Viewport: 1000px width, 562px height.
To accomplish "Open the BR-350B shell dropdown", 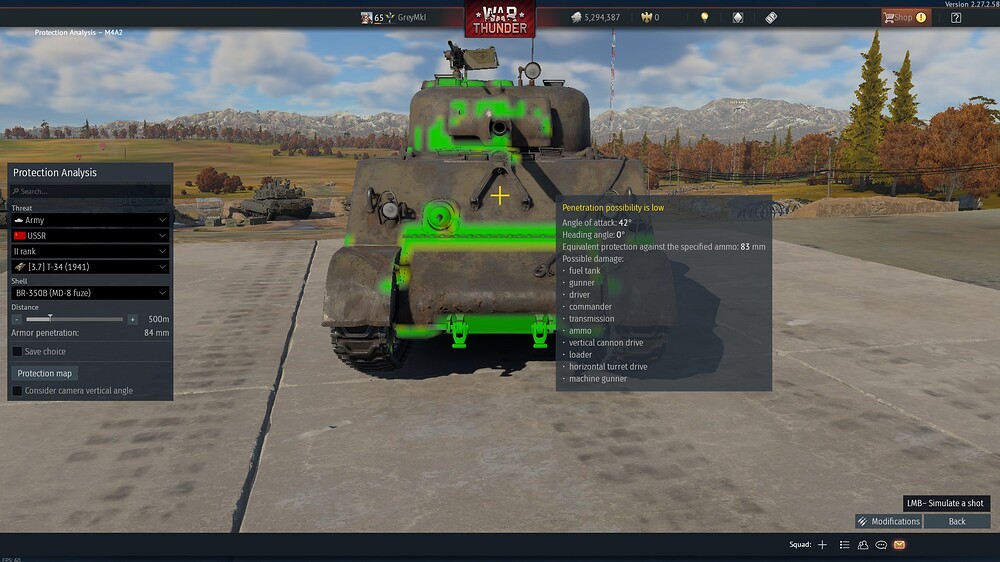I will (90, 293).
